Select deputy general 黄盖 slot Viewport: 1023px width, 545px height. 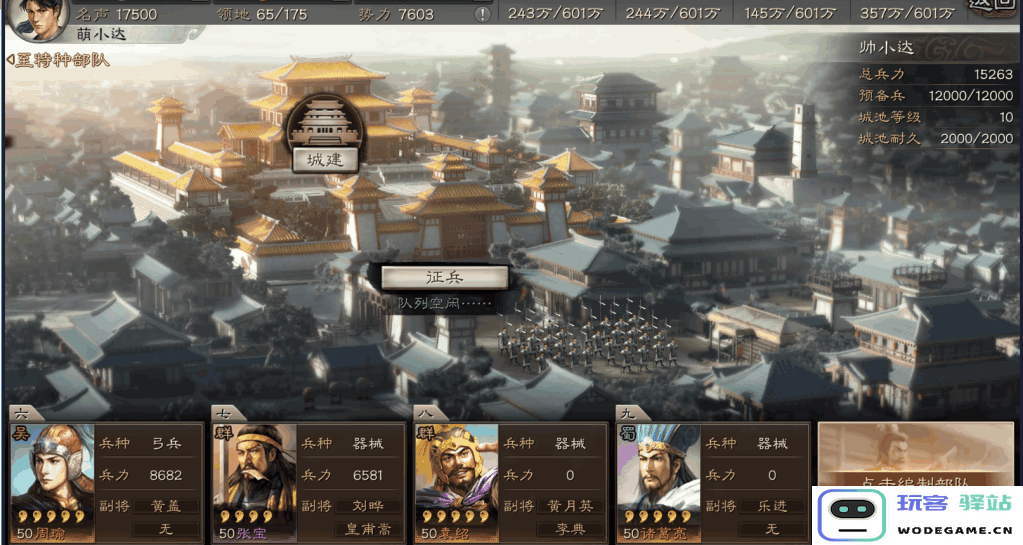click(x=167, y=506)
